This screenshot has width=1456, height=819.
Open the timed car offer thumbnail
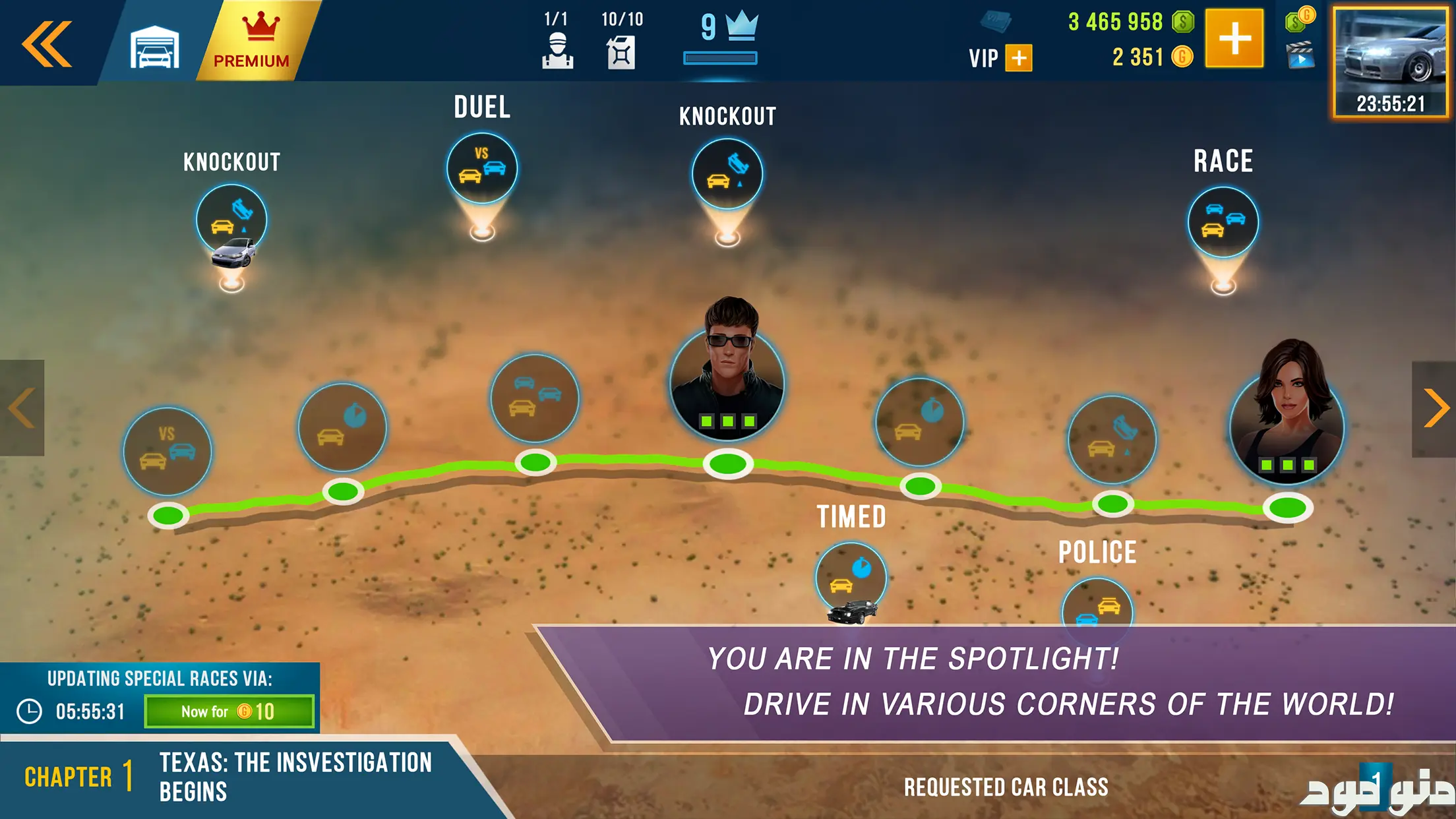tap(1390, 63)
